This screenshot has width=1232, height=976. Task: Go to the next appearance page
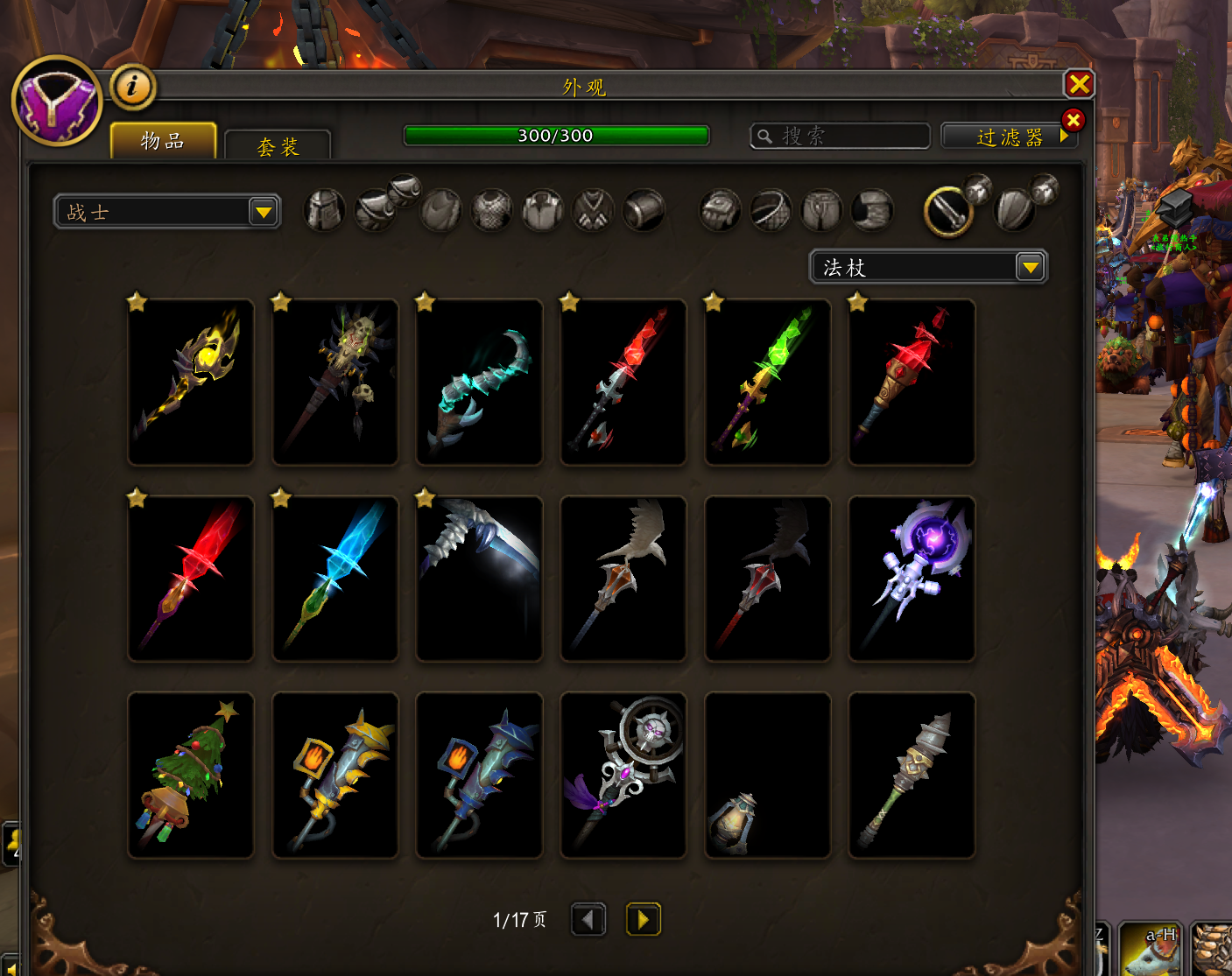pos(643,919)
